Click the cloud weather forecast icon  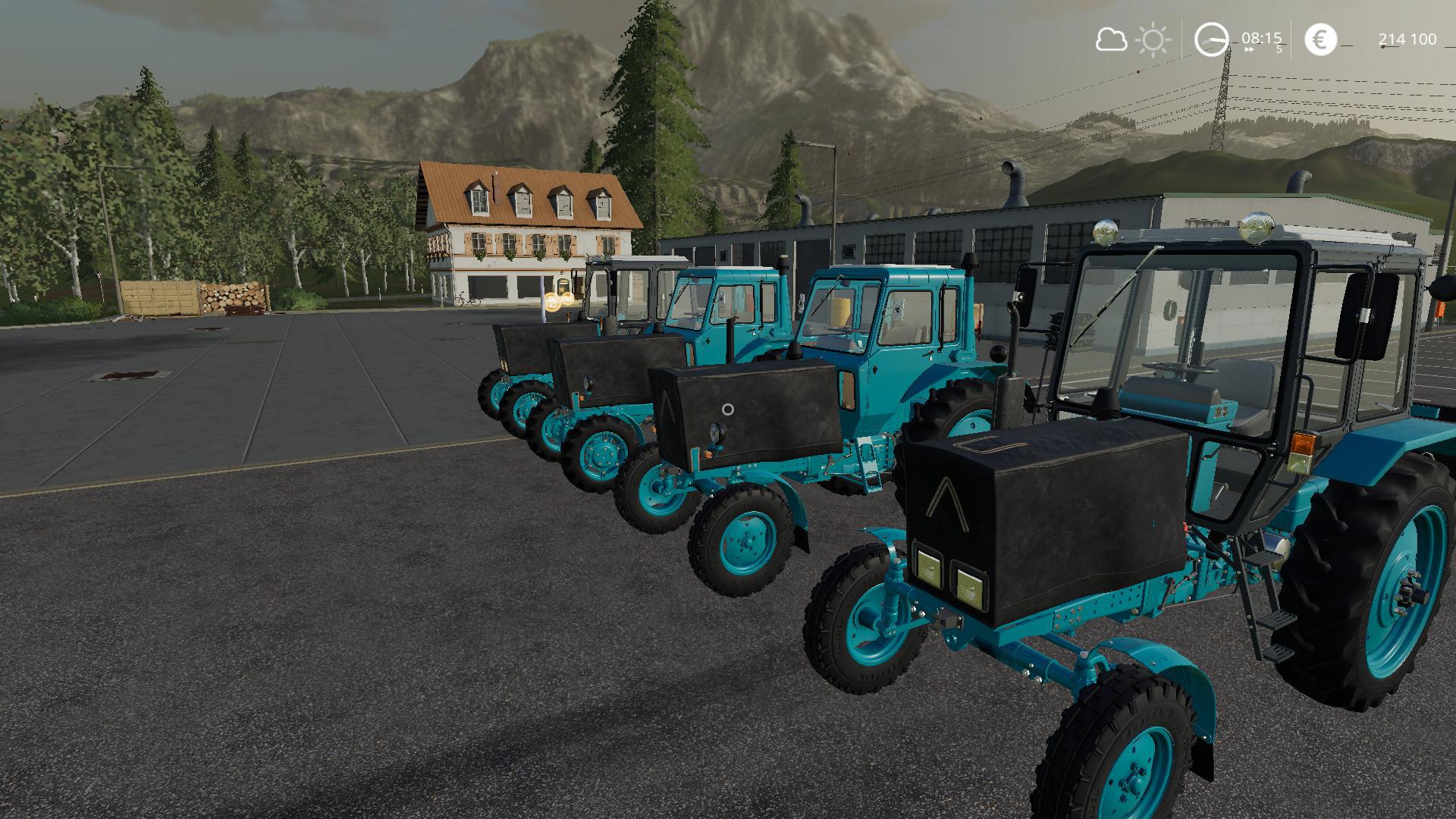click(1111, 39)
